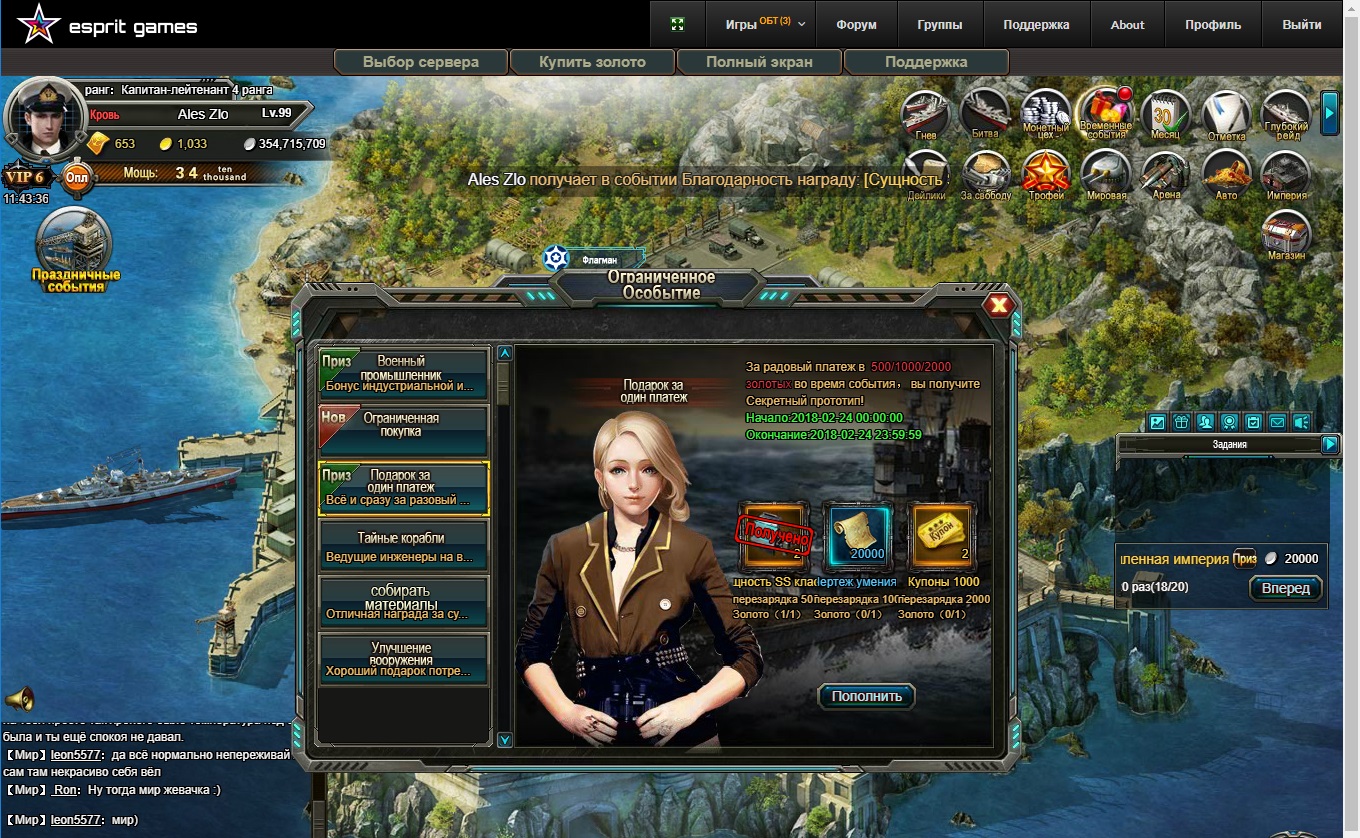
Task: Click the VIP 6 badge
Action: click(25, 177)
